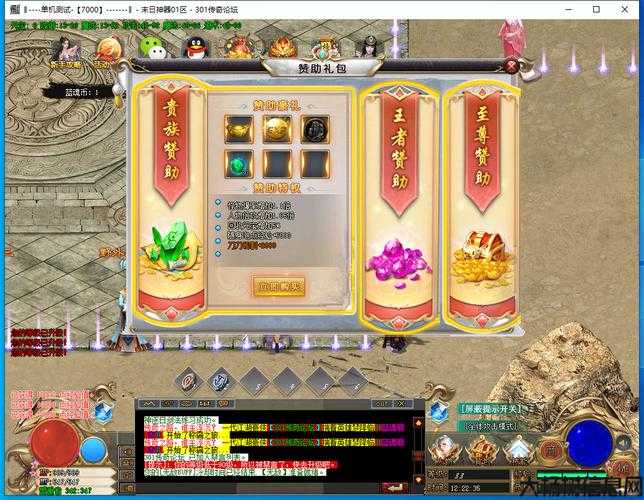Open the green WeChat icon
This screenshot has height=500, width=644.
pos(151,47)
